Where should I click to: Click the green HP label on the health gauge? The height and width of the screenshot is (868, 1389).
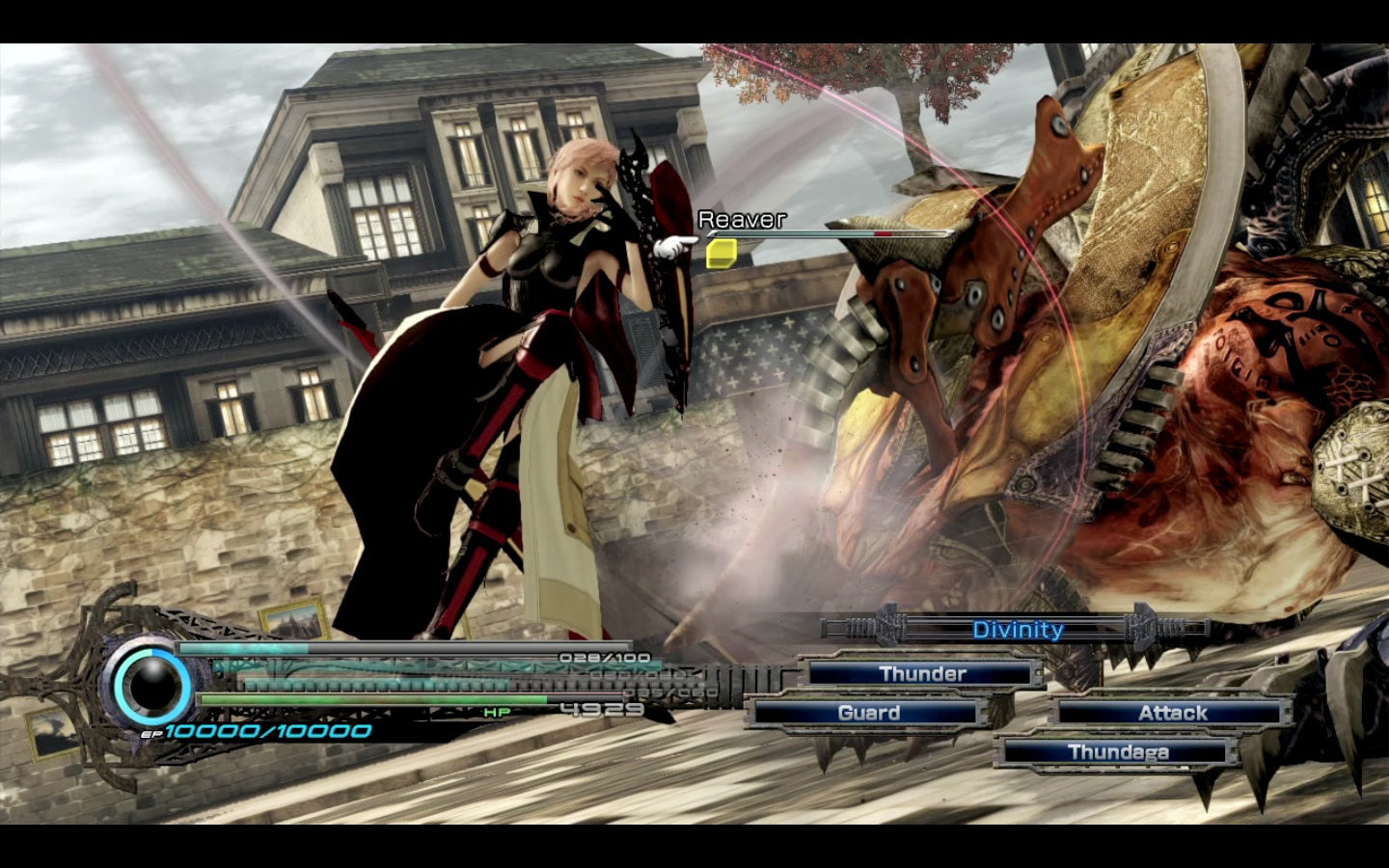point(494,711)
